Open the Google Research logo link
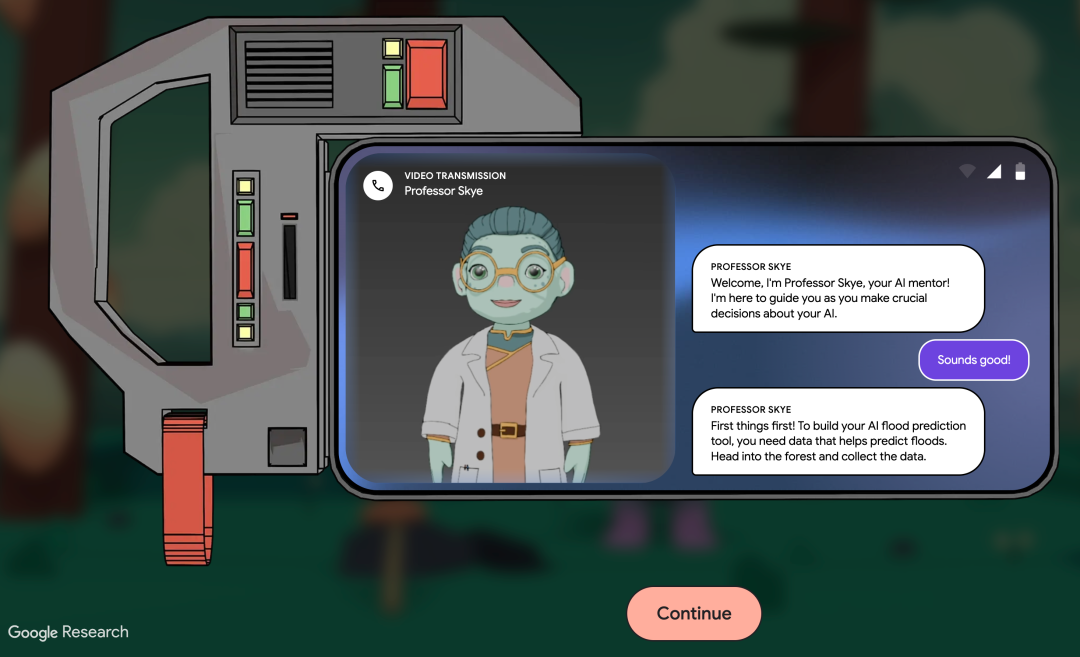Image resolution: width=1080 pixels, height=657 pixels. (x=68, y=632)
